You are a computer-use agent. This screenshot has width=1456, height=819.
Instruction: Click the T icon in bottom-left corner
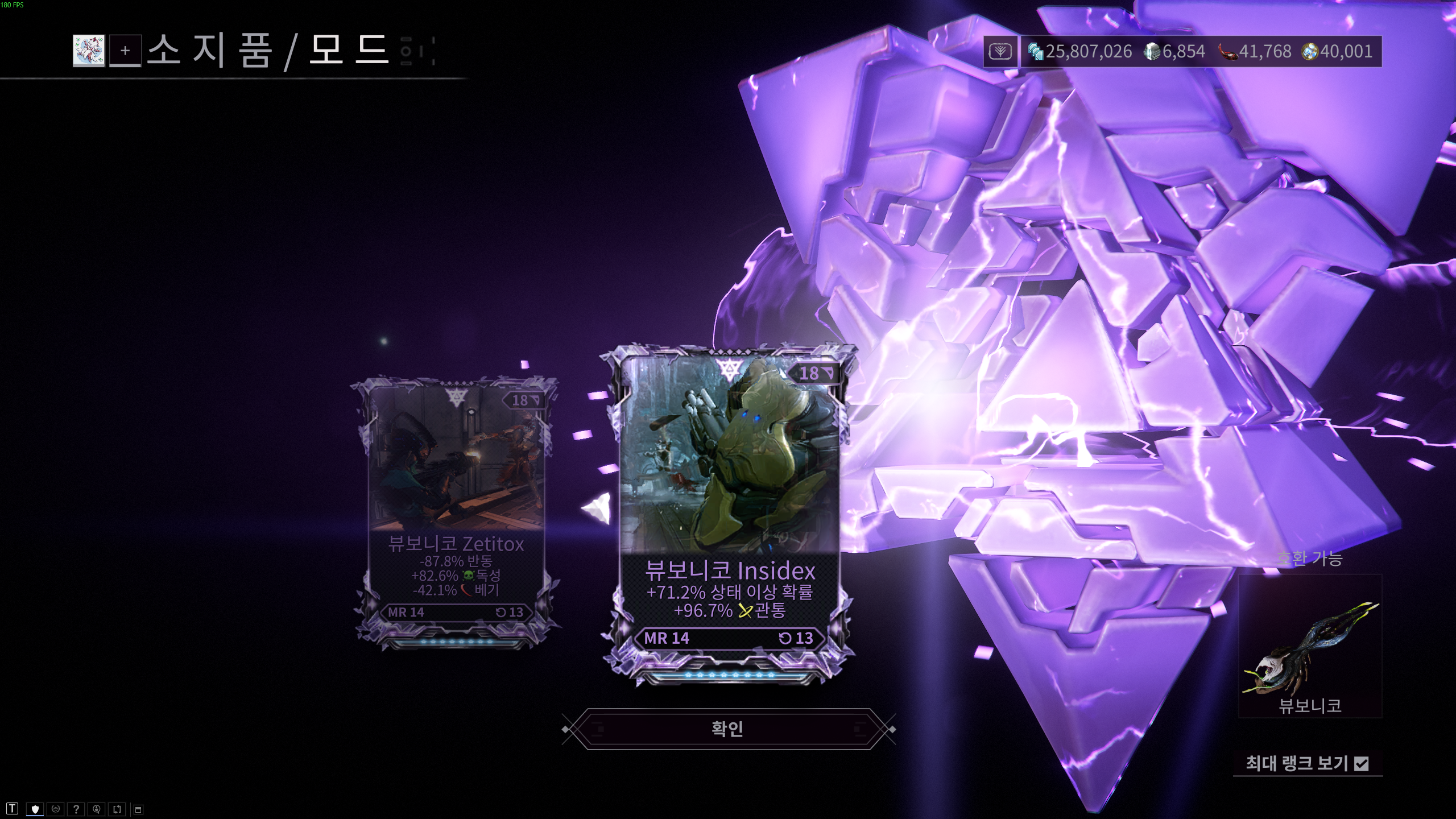(x=13, y=809)
